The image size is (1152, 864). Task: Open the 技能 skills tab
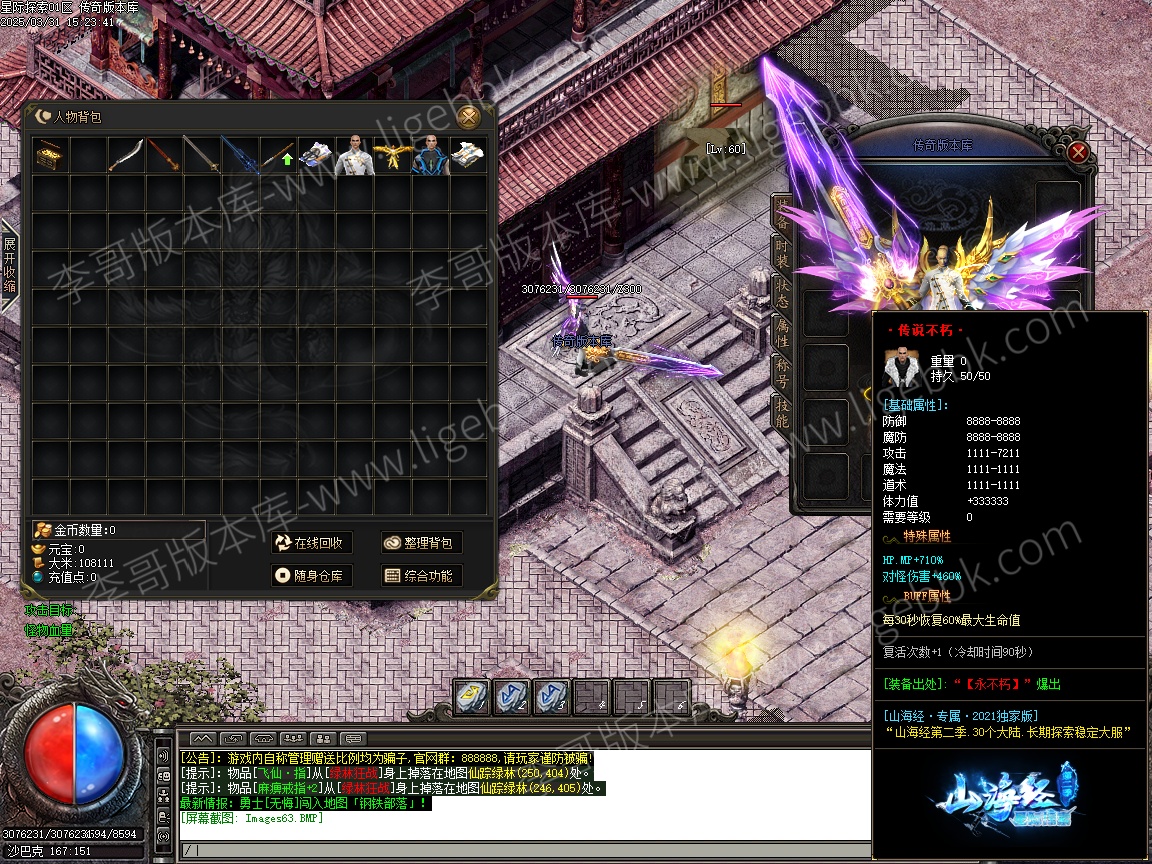pos(782,412)
